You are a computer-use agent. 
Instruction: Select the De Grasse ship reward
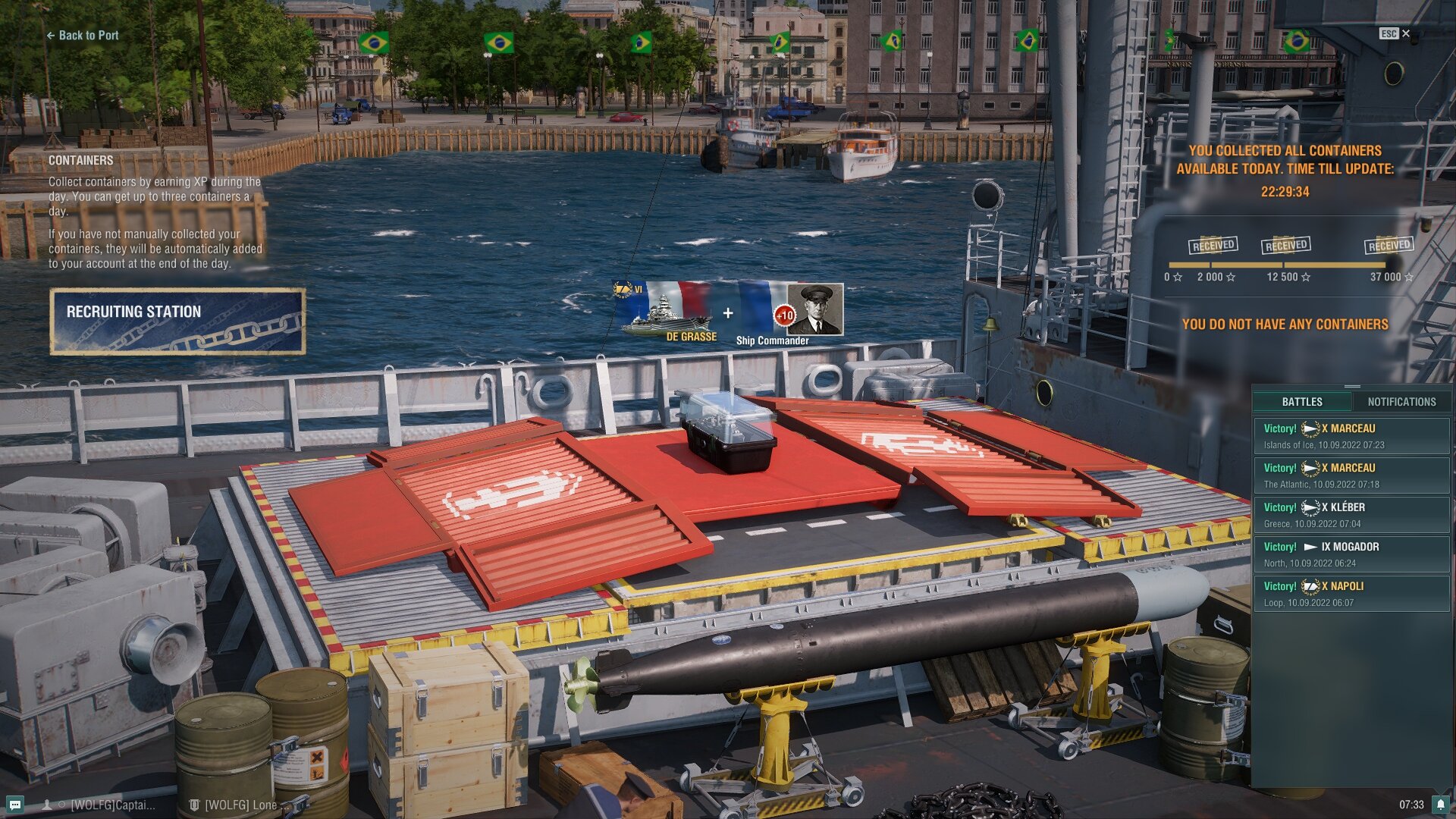click(x=666, y=312)
